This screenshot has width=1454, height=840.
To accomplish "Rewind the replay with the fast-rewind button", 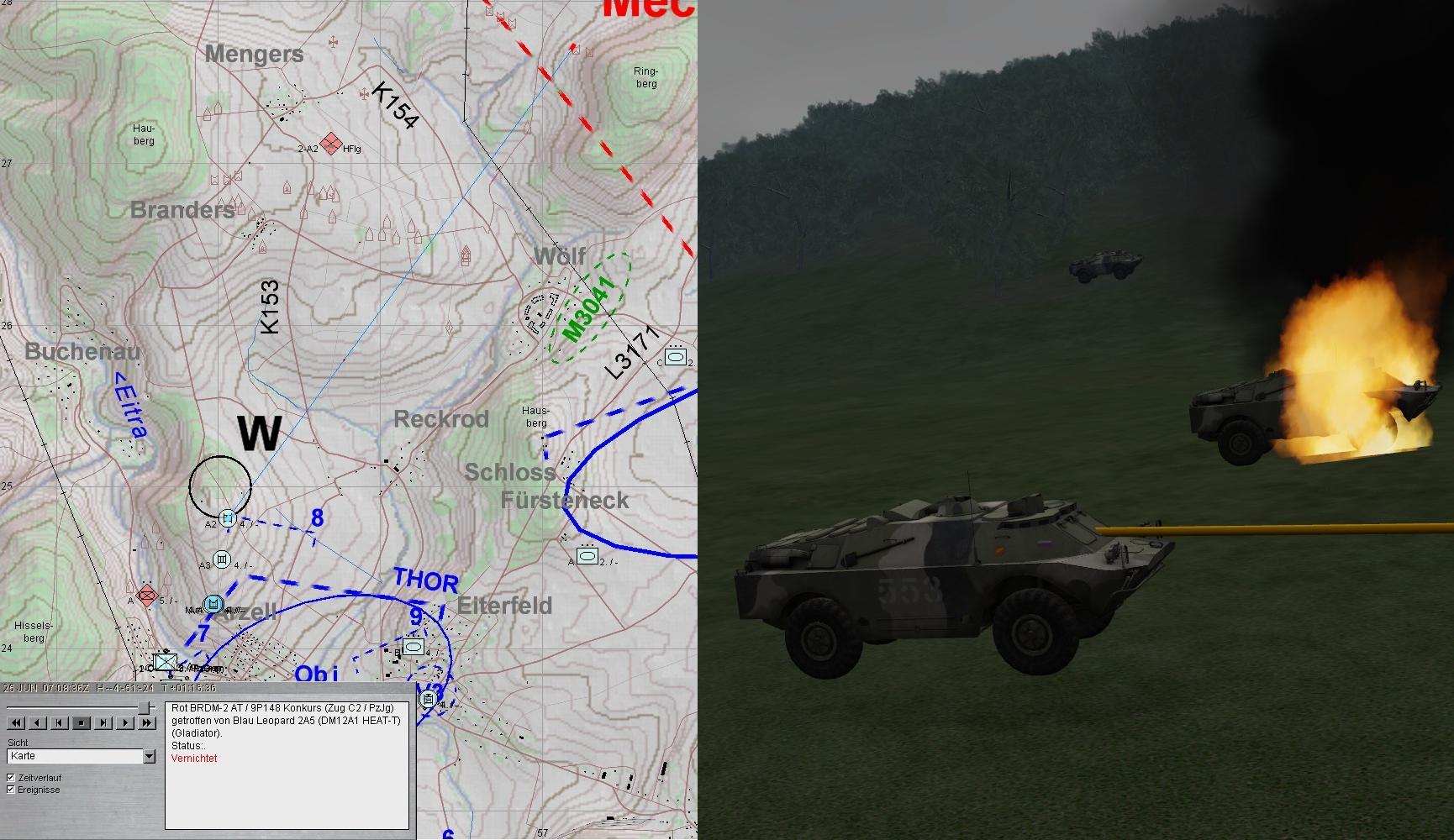I will point(15,722).
